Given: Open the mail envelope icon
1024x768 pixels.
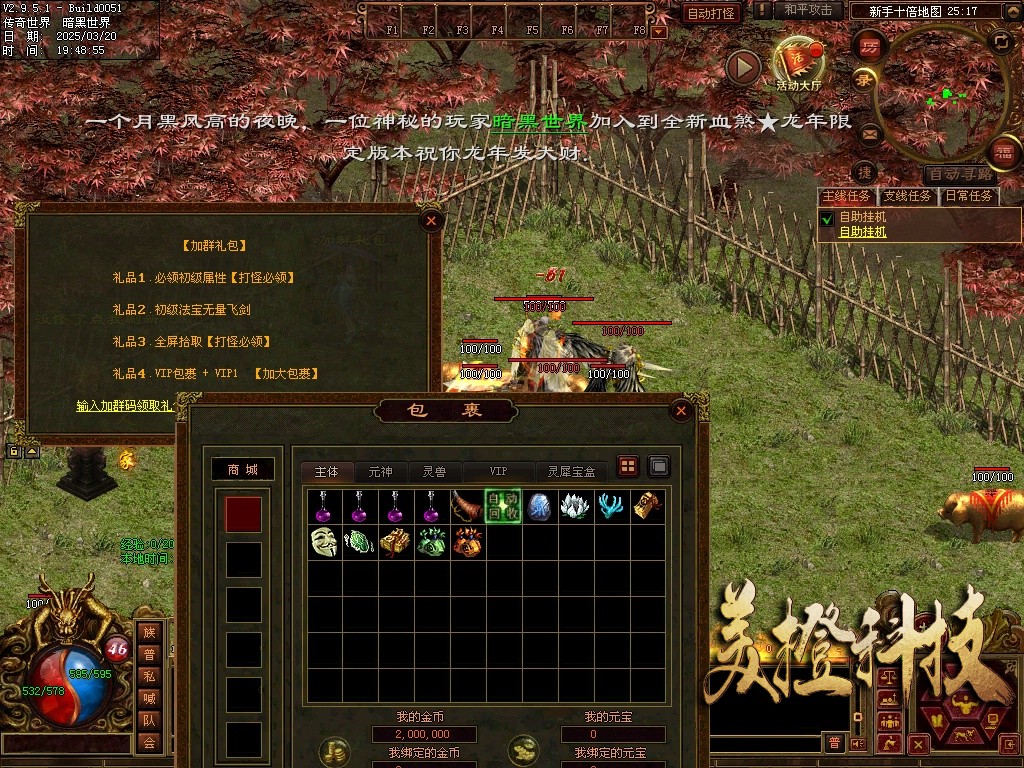Looking at the screenshot, I should [870, 133].
